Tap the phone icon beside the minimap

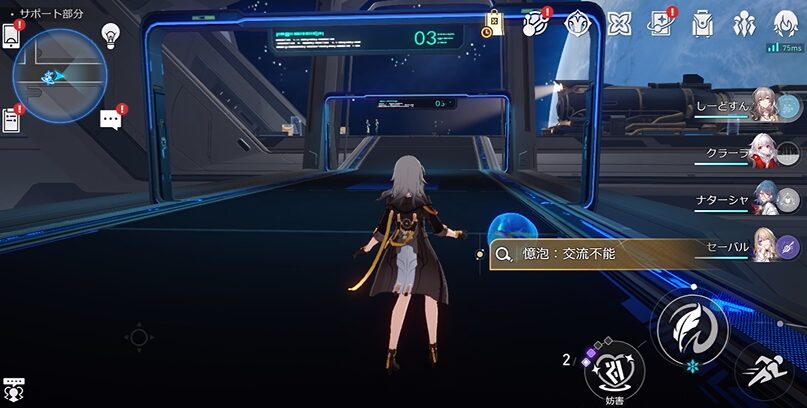tap(11, 34)
